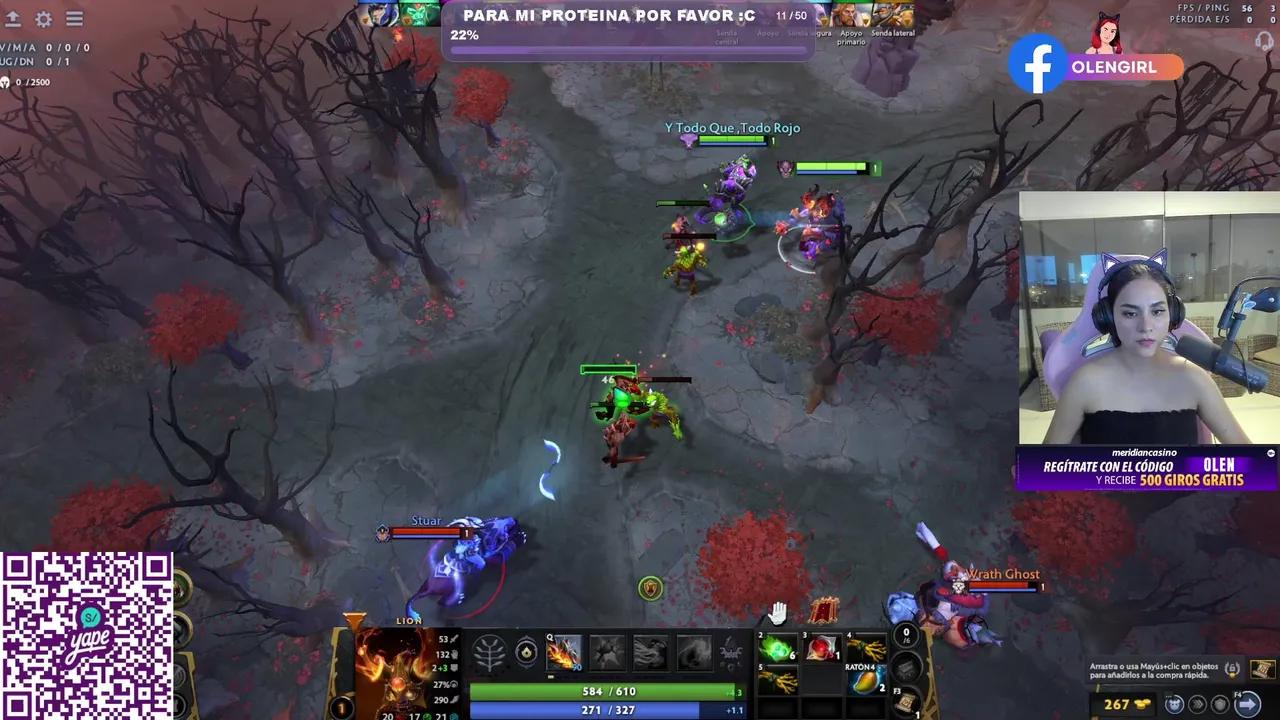Click the Town Portal Scroll icon
1280x720 pixels.
[906, 701]
